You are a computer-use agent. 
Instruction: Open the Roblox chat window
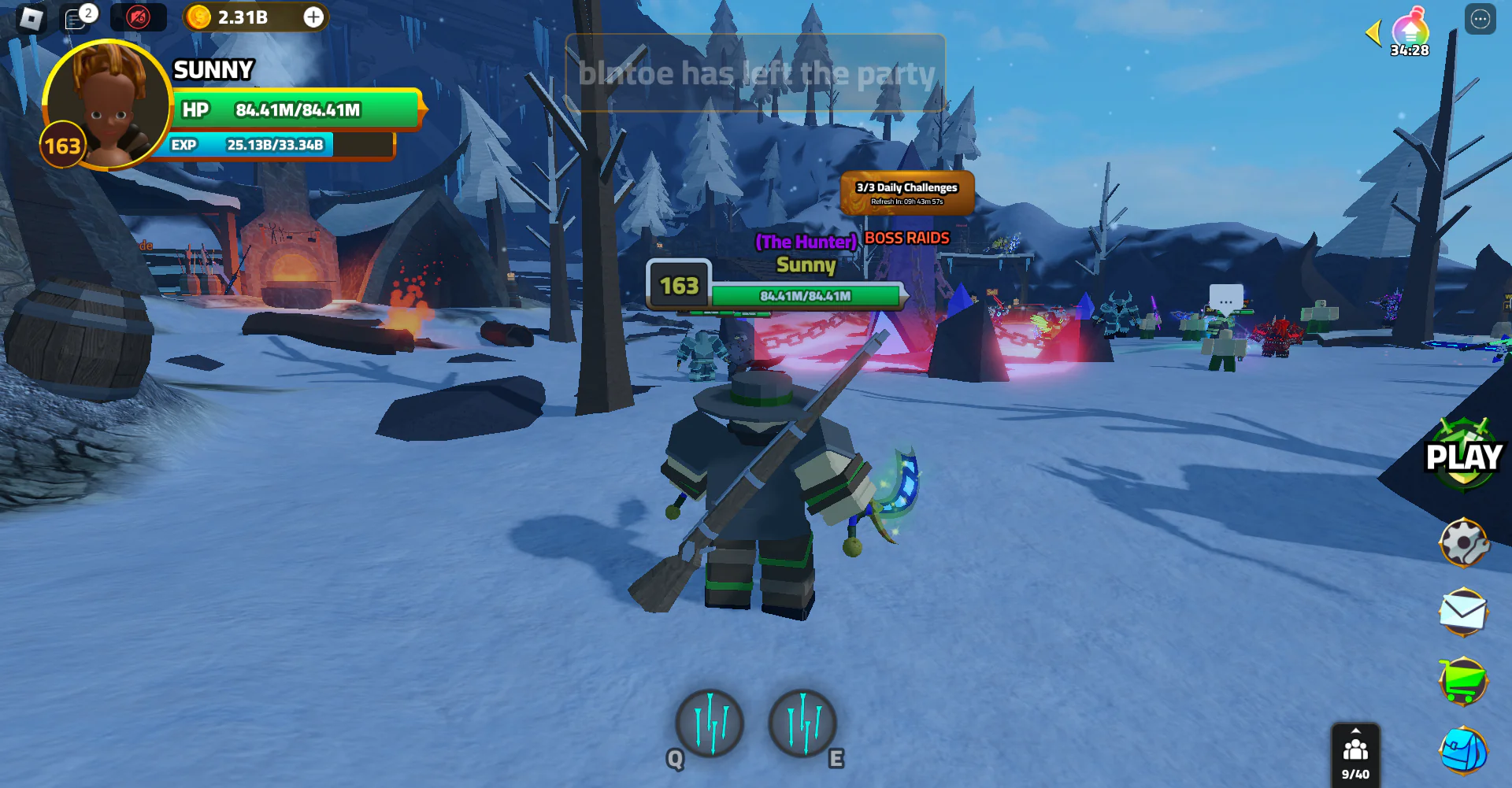pyautogui.click(x=77, y=17)
